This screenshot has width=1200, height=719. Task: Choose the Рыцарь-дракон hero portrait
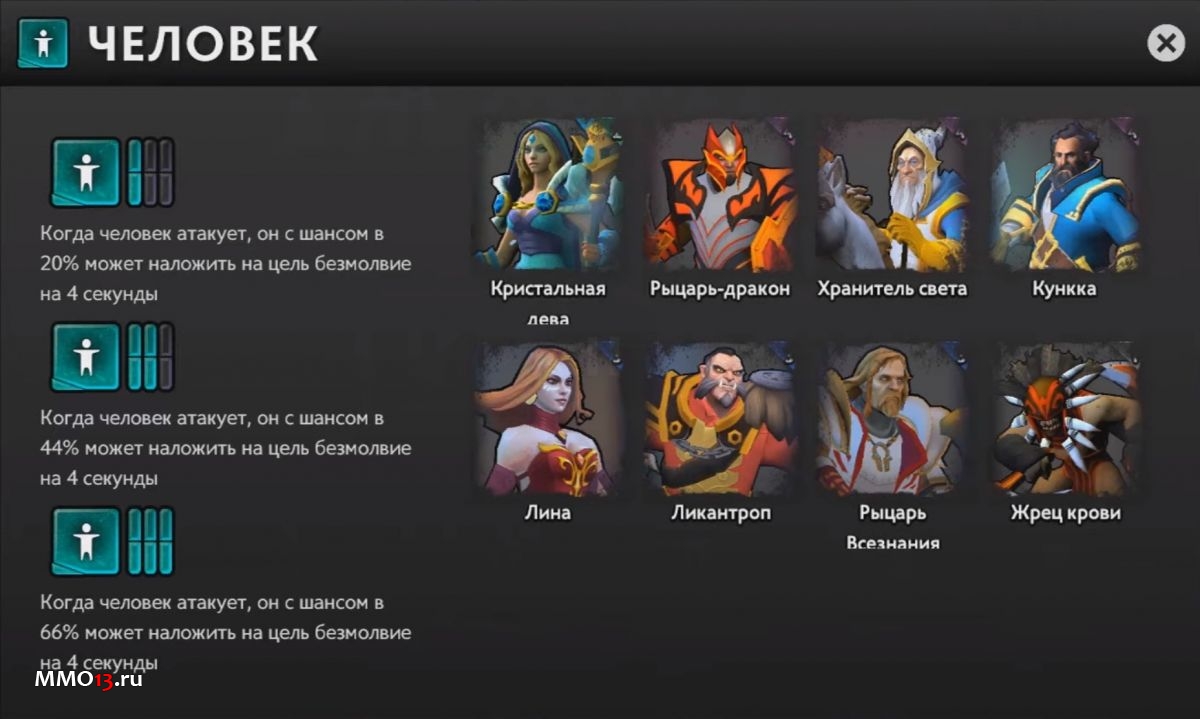click(720, 193)
